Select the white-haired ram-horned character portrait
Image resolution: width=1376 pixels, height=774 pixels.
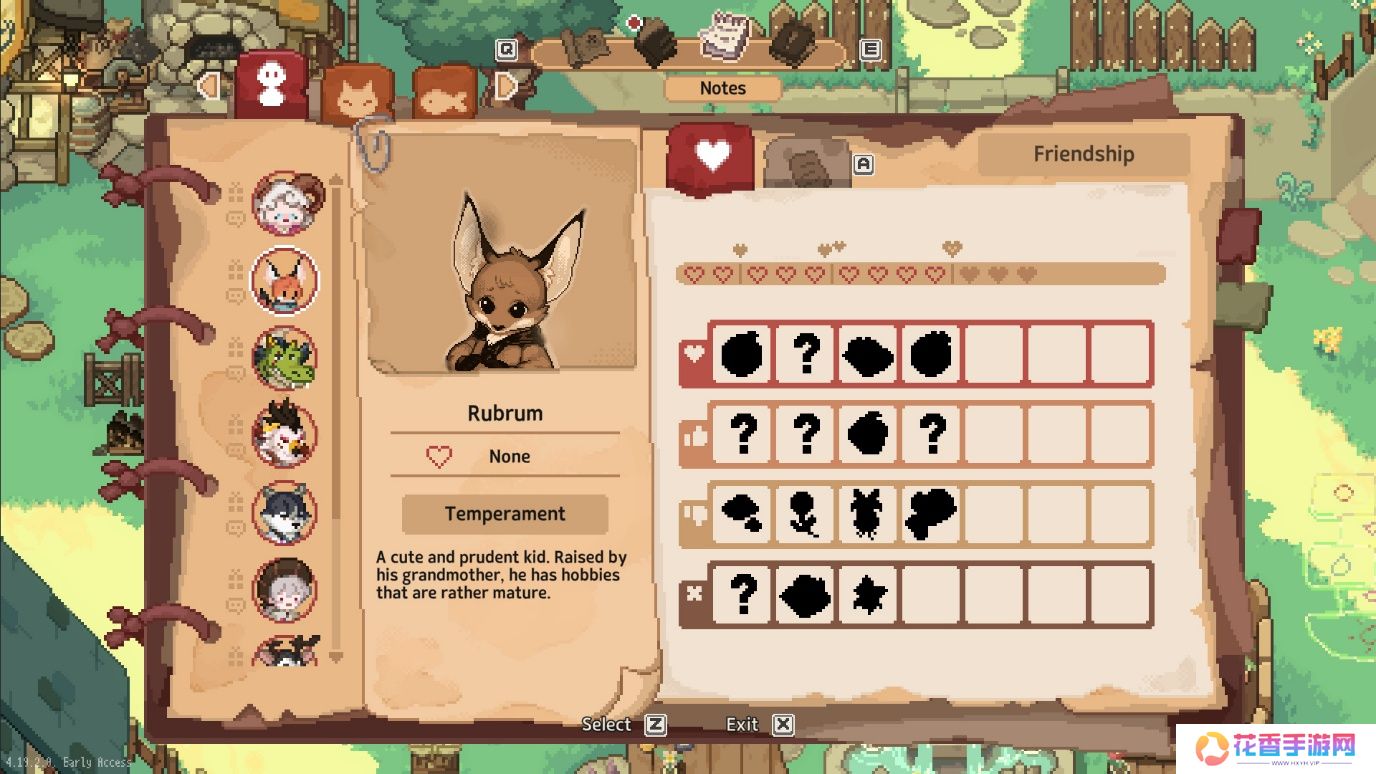(285, 203)
